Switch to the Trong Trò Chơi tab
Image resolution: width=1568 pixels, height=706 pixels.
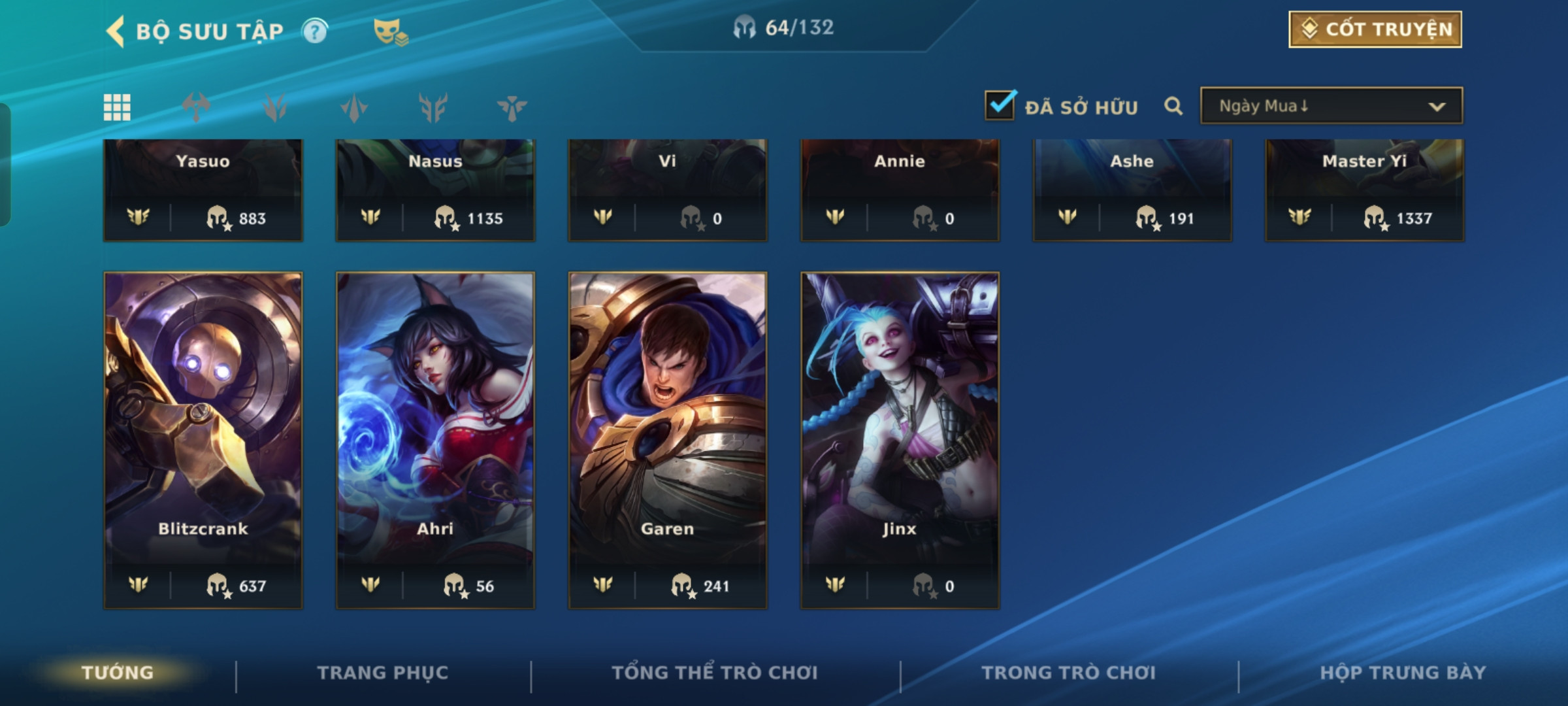pyautogui.click(x=1068, y=673)
